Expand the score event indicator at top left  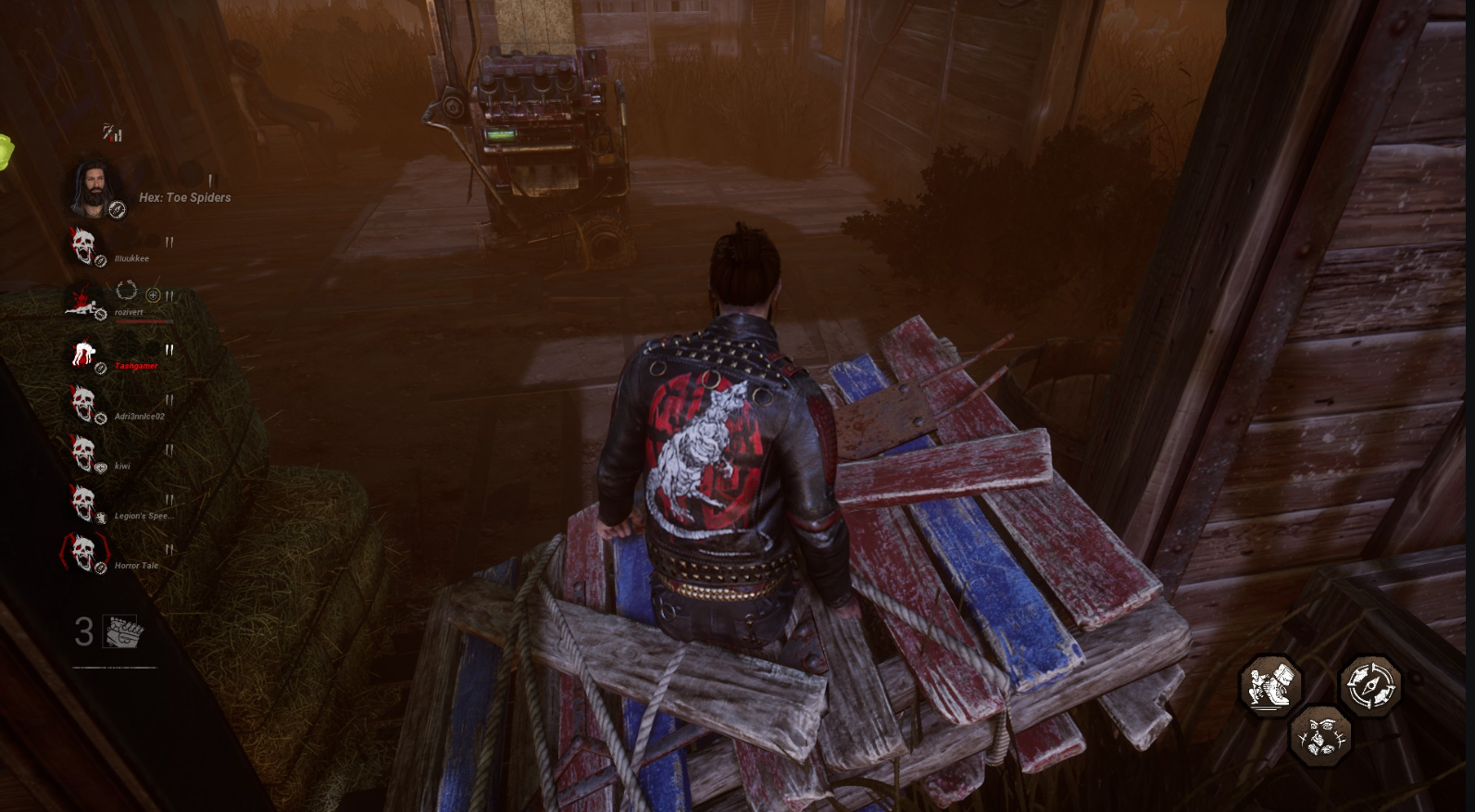[113, 131]
